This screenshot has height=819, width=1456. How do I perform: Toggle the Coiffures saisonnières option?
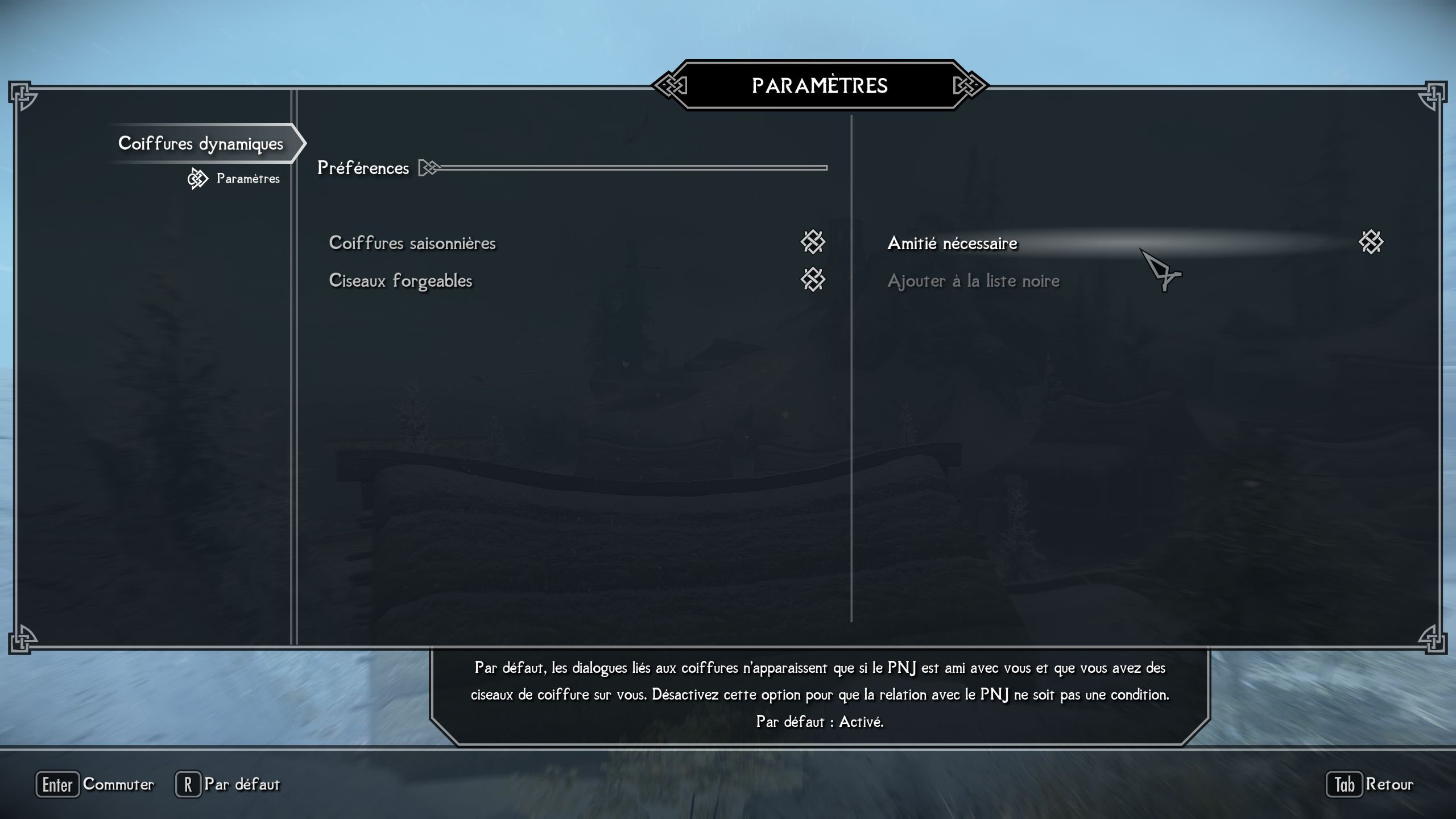click(x=812, y=242)
